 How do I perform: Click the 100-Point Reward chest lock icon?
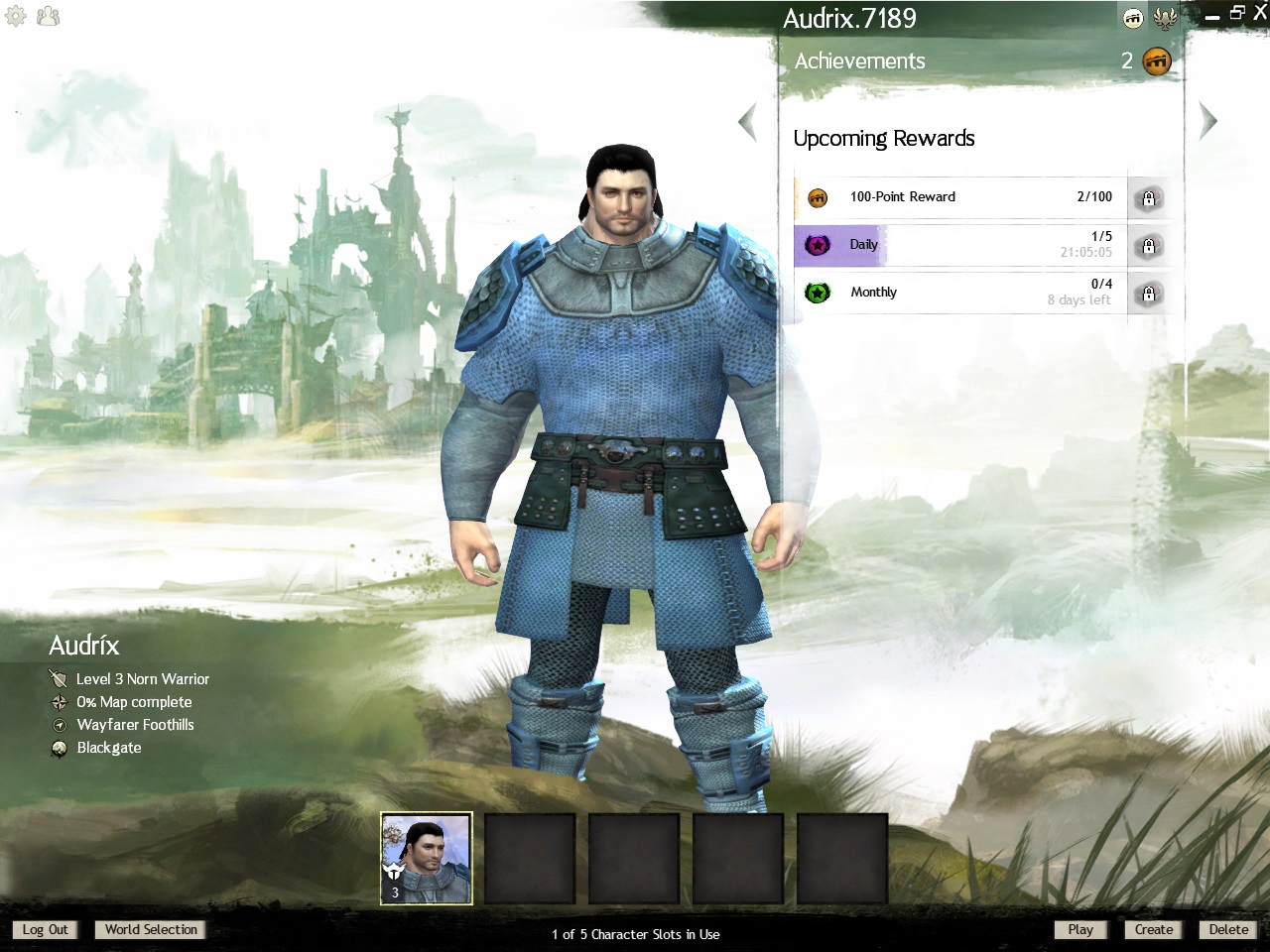click(x=1149, y=198)
